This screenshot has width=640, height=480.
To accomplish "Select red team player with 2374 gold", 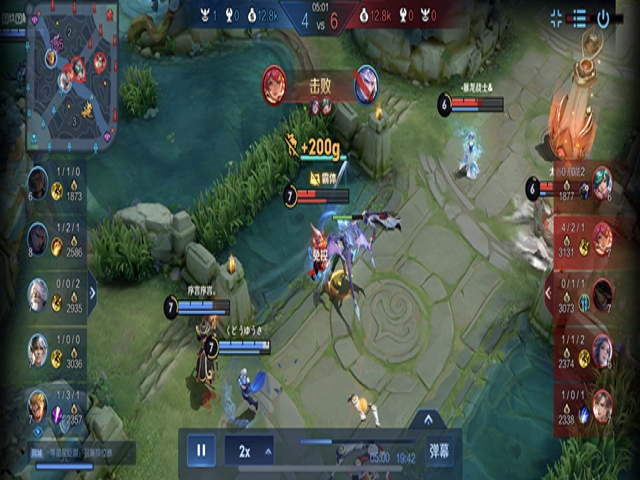I will pyautogui.click(x=602, y=349).
